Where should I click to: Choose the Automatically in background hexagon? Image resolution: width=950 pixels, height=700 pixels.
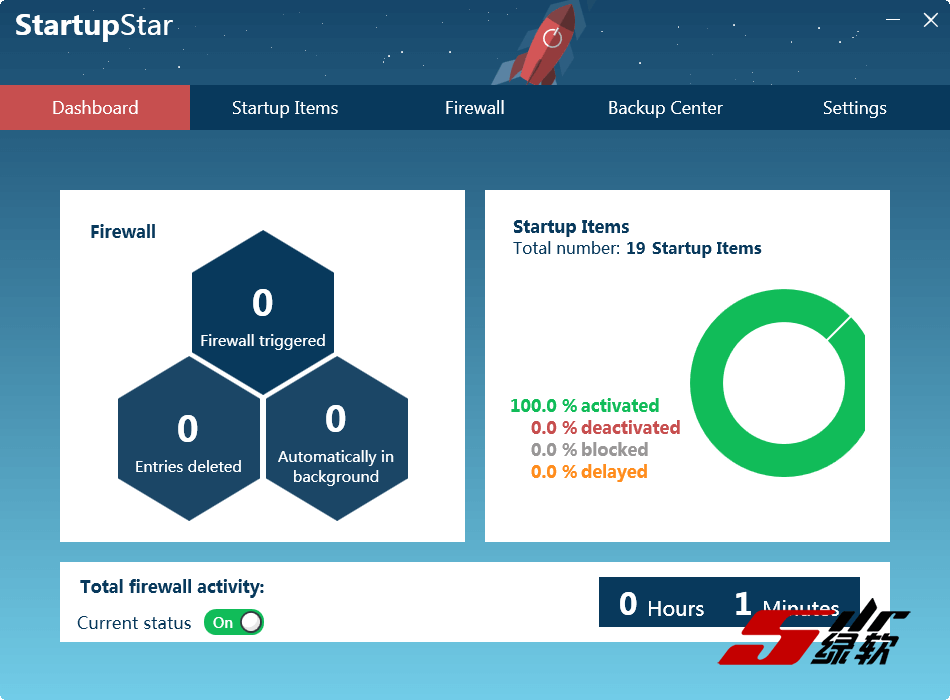pos(336,440)
